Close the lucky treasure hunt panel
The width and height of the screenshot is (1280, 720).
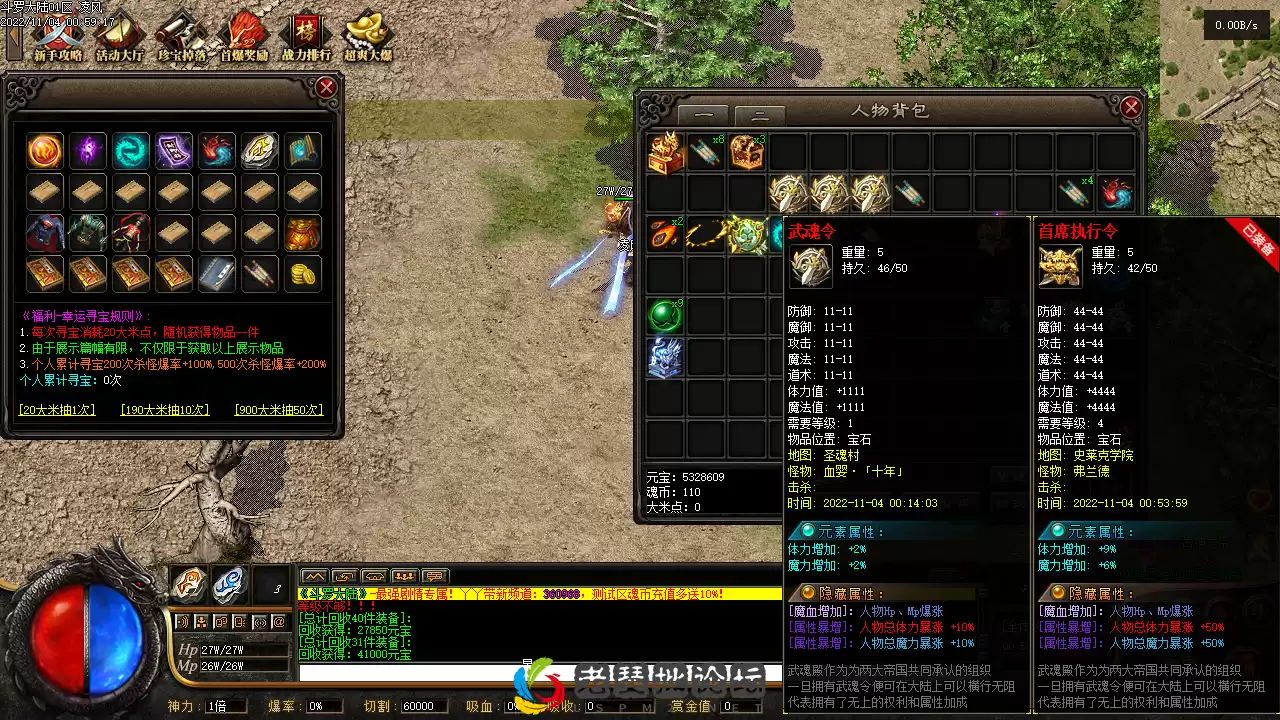(x=326, y=88)
